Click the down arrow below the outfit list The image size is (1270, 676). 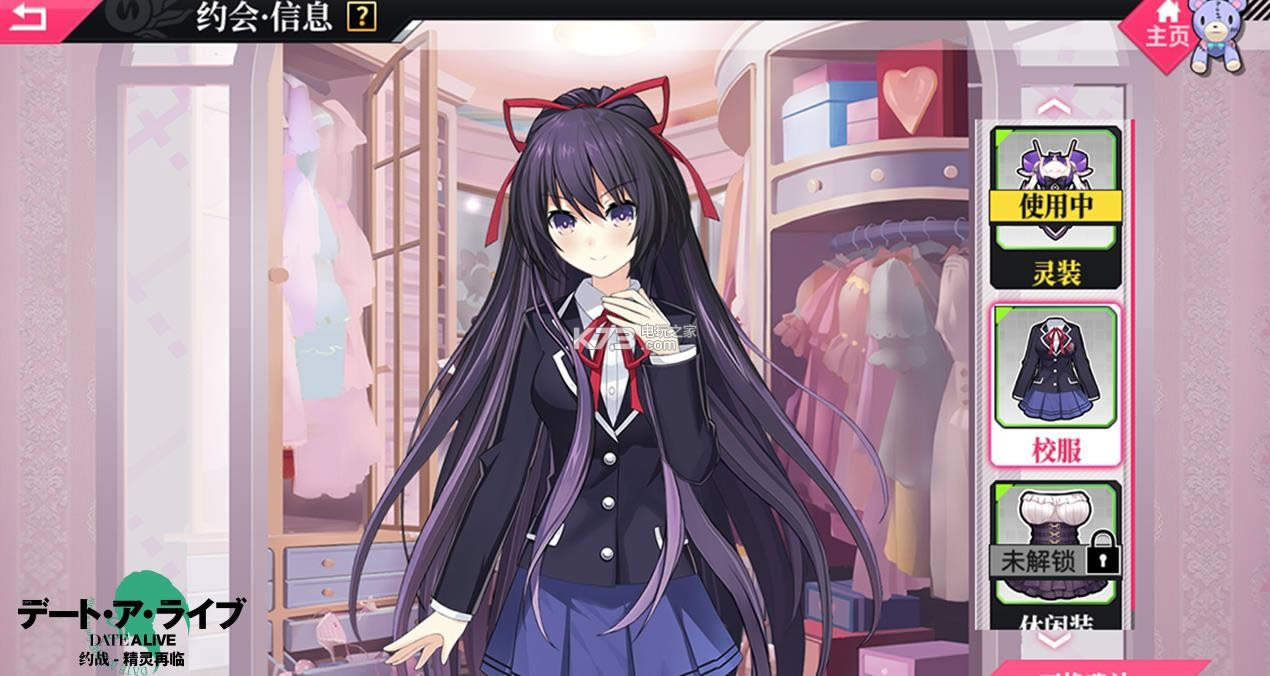(1056, 640)
